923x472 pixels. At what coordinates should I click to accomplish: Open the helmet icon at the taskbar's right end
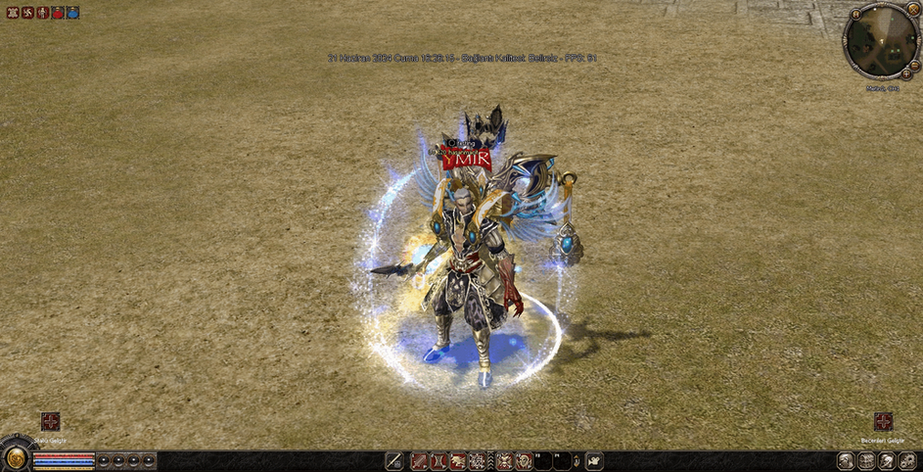point(886,461)
